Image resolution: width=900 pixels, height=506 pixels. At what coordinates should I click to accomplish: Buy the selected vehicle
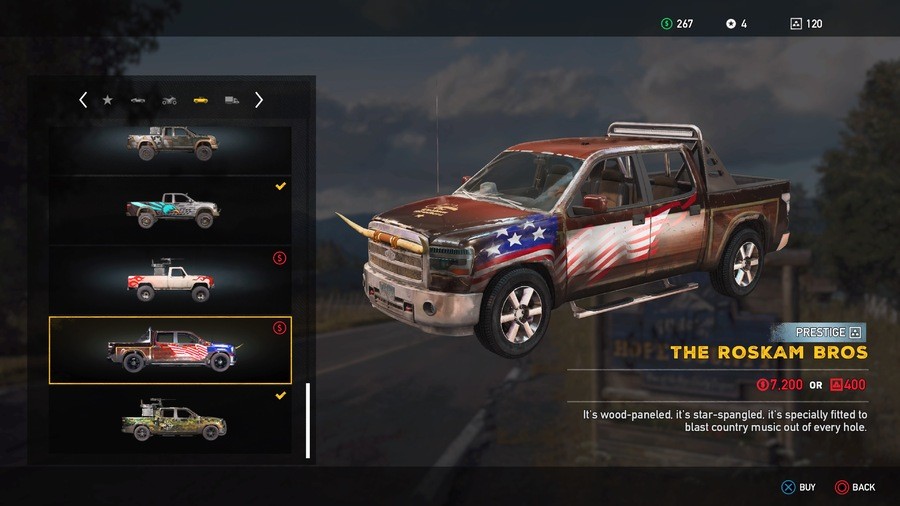[798, 487]
